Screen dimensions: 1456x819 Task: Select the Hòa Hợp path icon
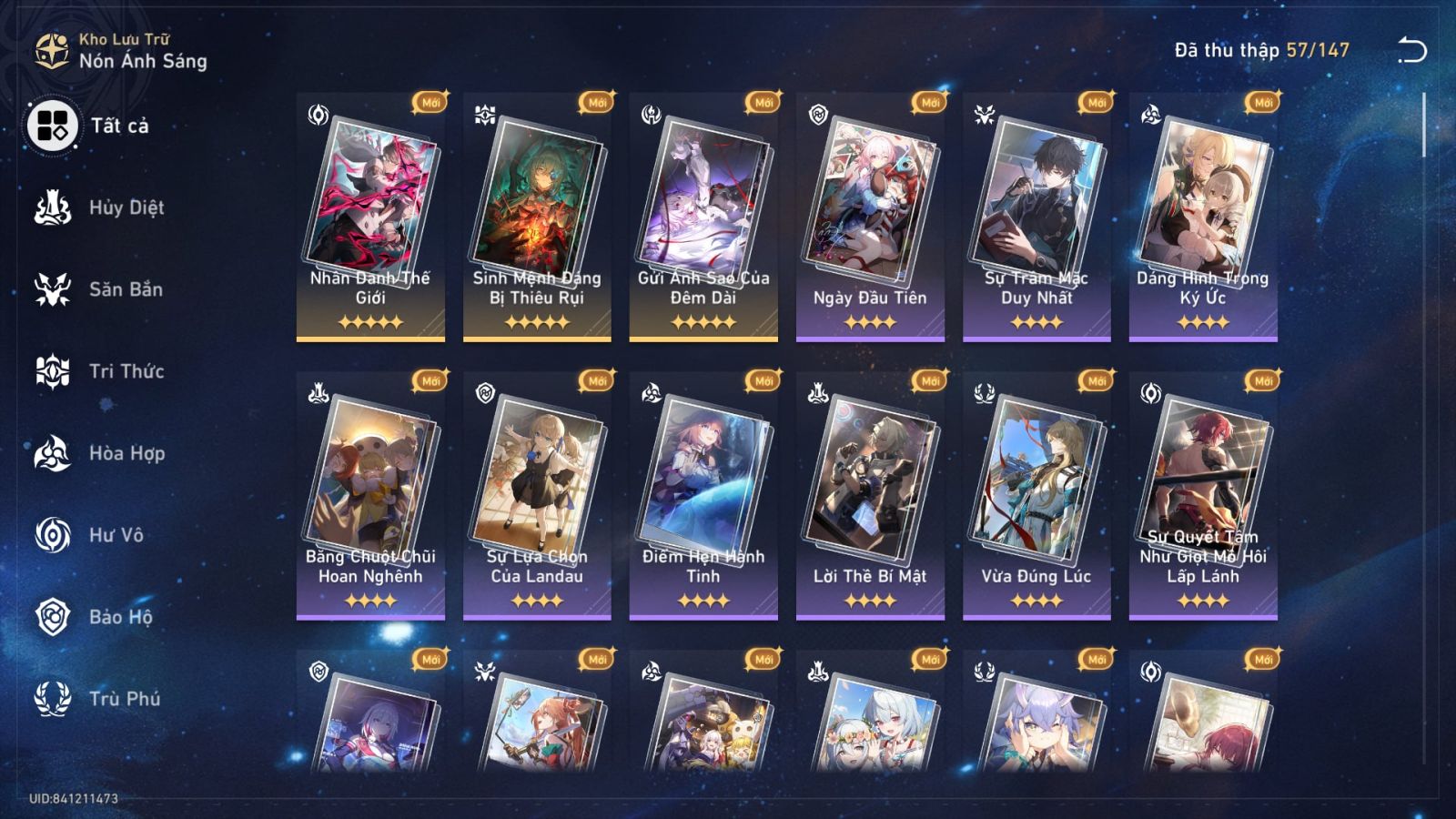point(53,453)
